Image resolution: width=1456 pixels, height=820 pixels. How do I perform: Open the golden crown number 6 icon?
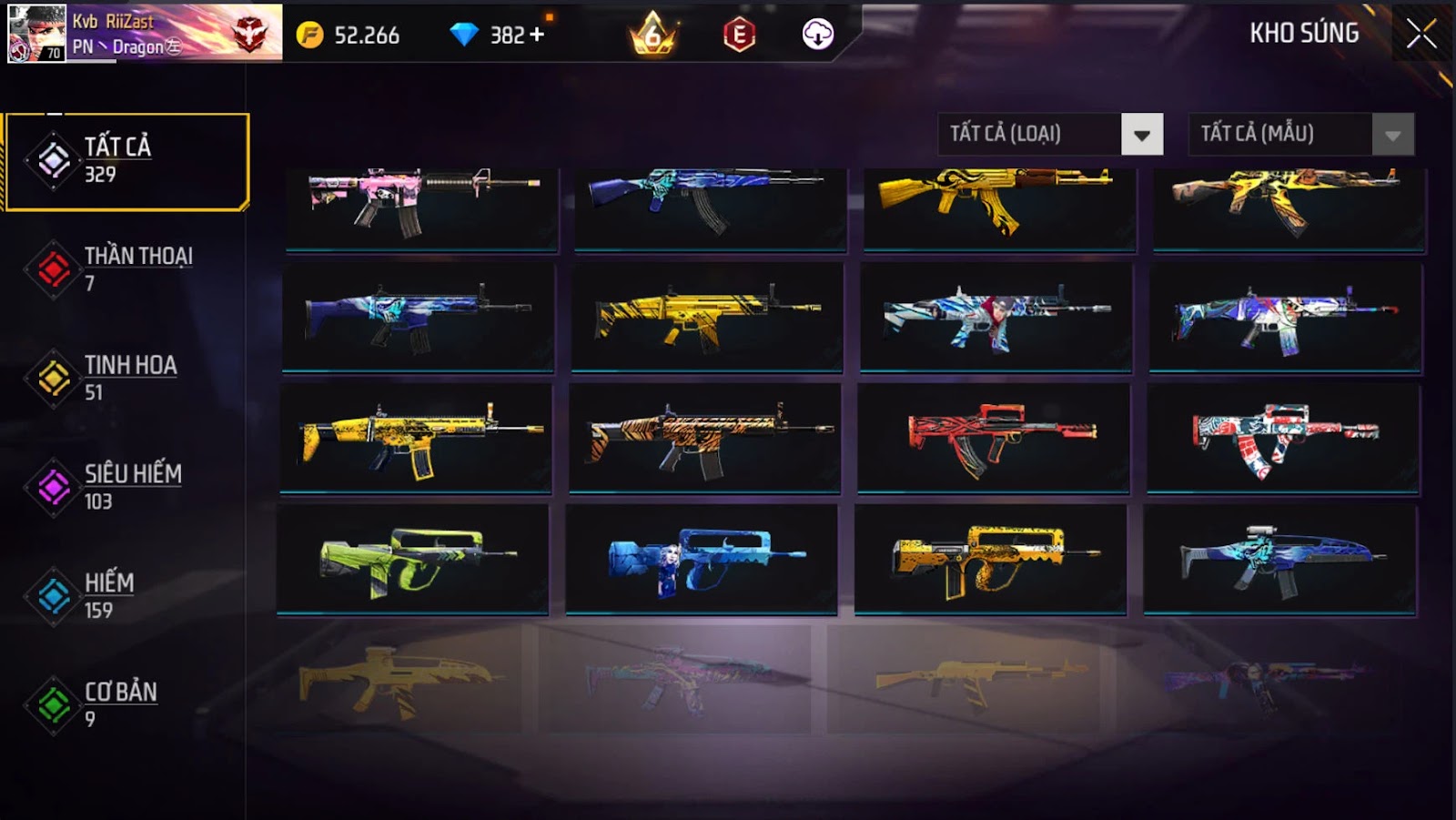652,35
